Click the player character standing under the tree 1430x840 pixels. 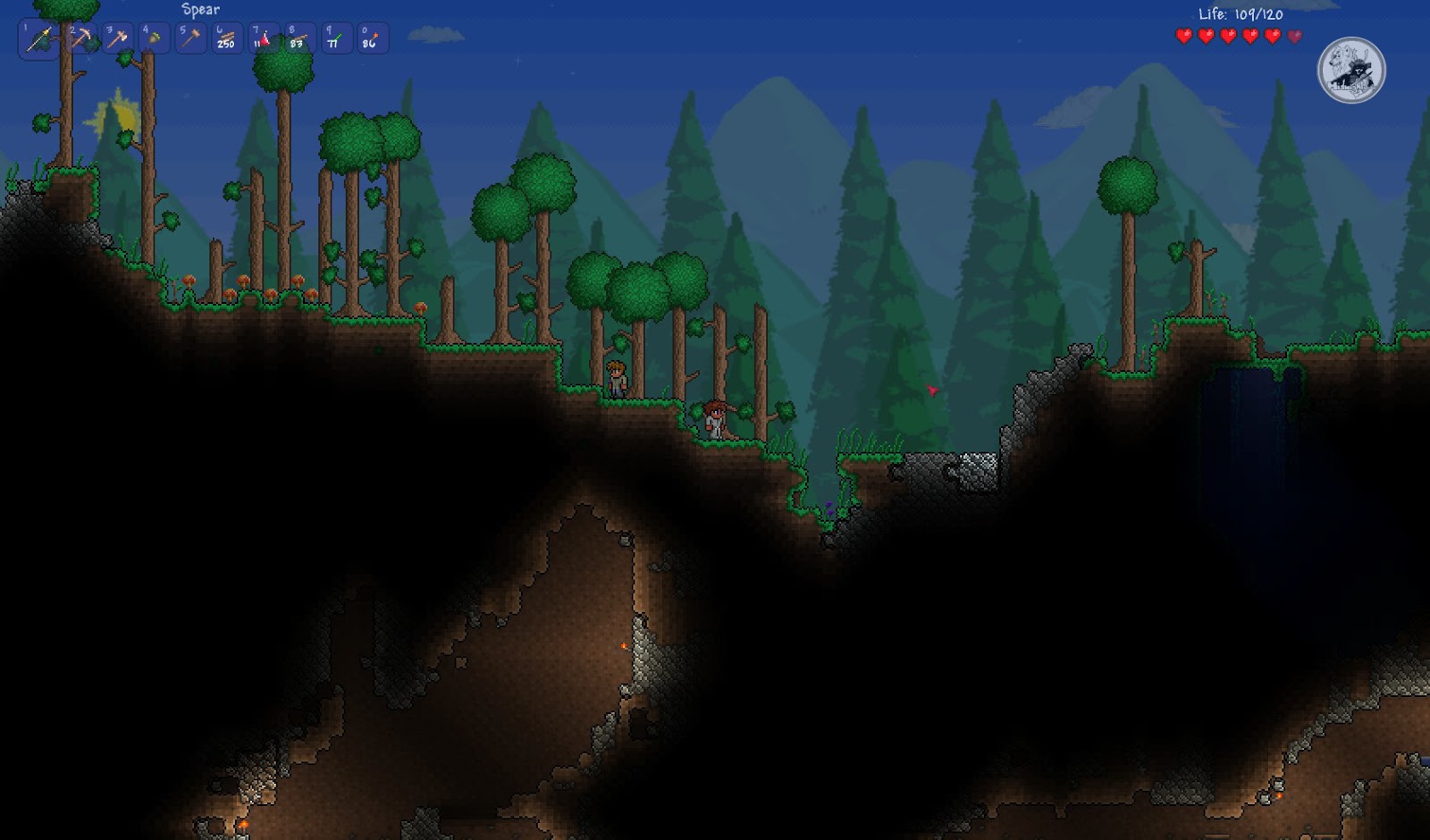[x=617, y=379]
